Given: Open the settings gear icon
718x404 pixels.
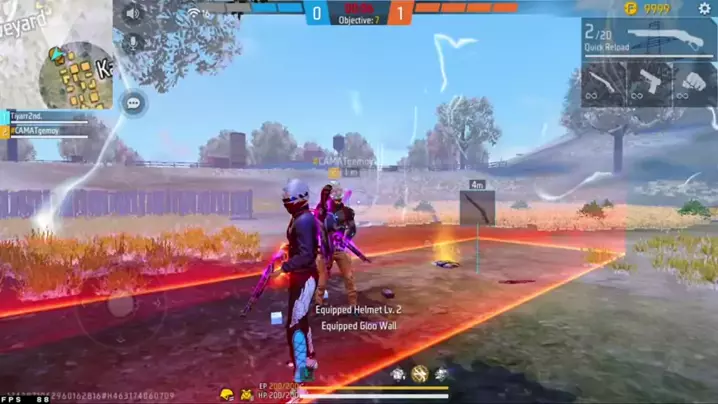Looking at the screenshot, I should coord(704,9).
